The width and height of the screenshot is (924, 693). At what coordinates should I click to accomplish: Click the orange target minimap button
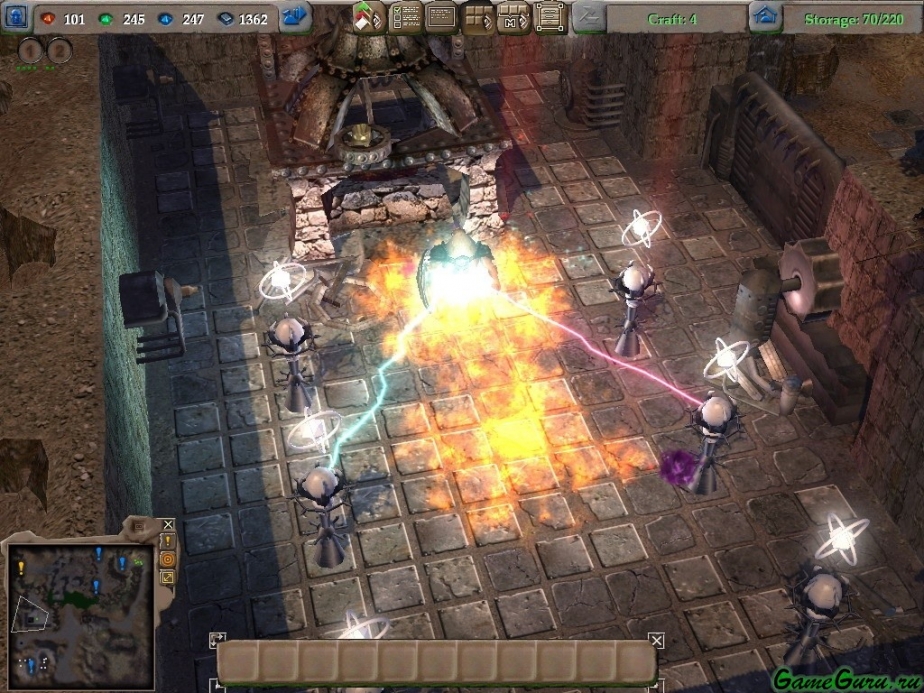[168, 559]
